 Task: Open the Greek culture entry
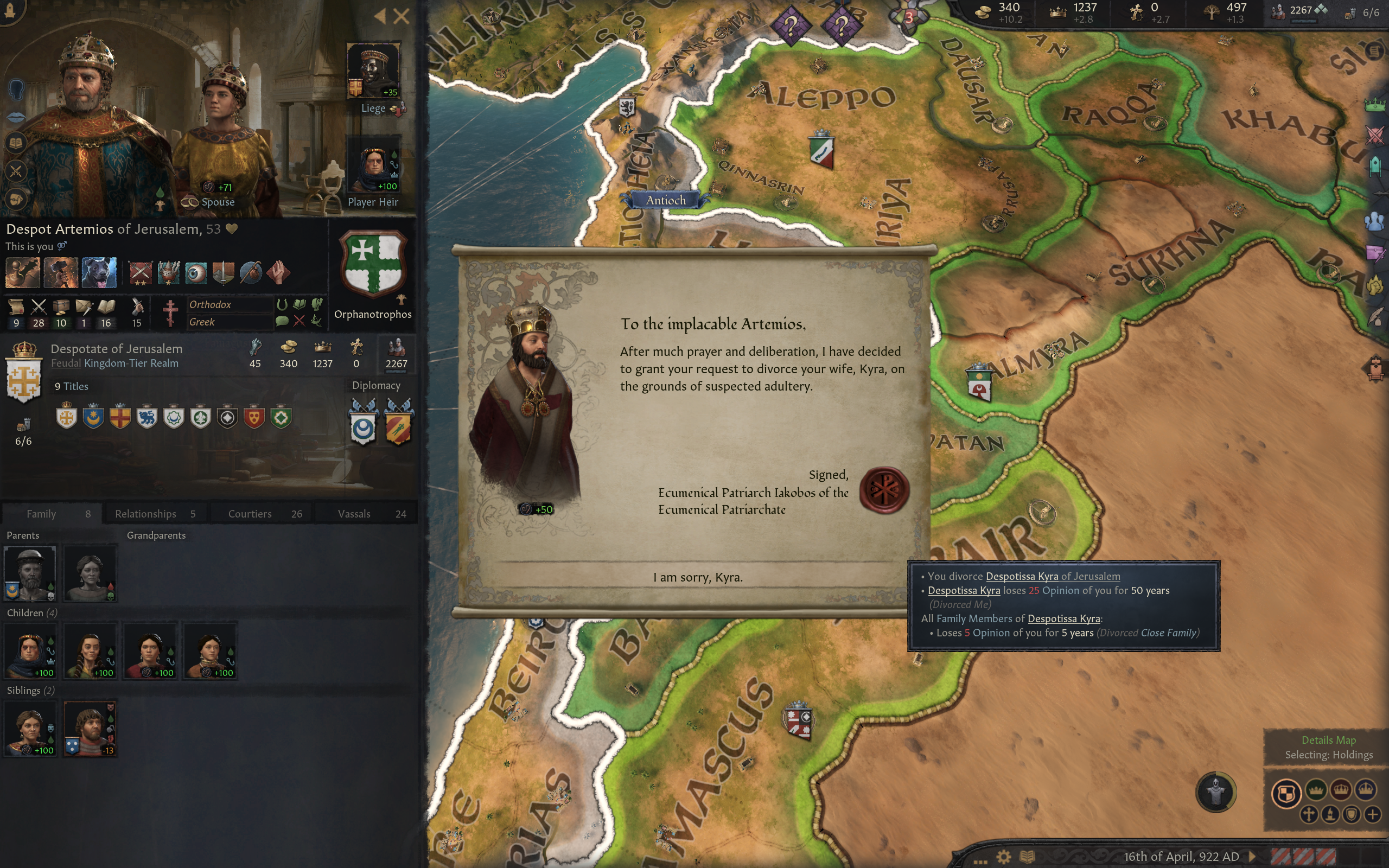(202, 322)
